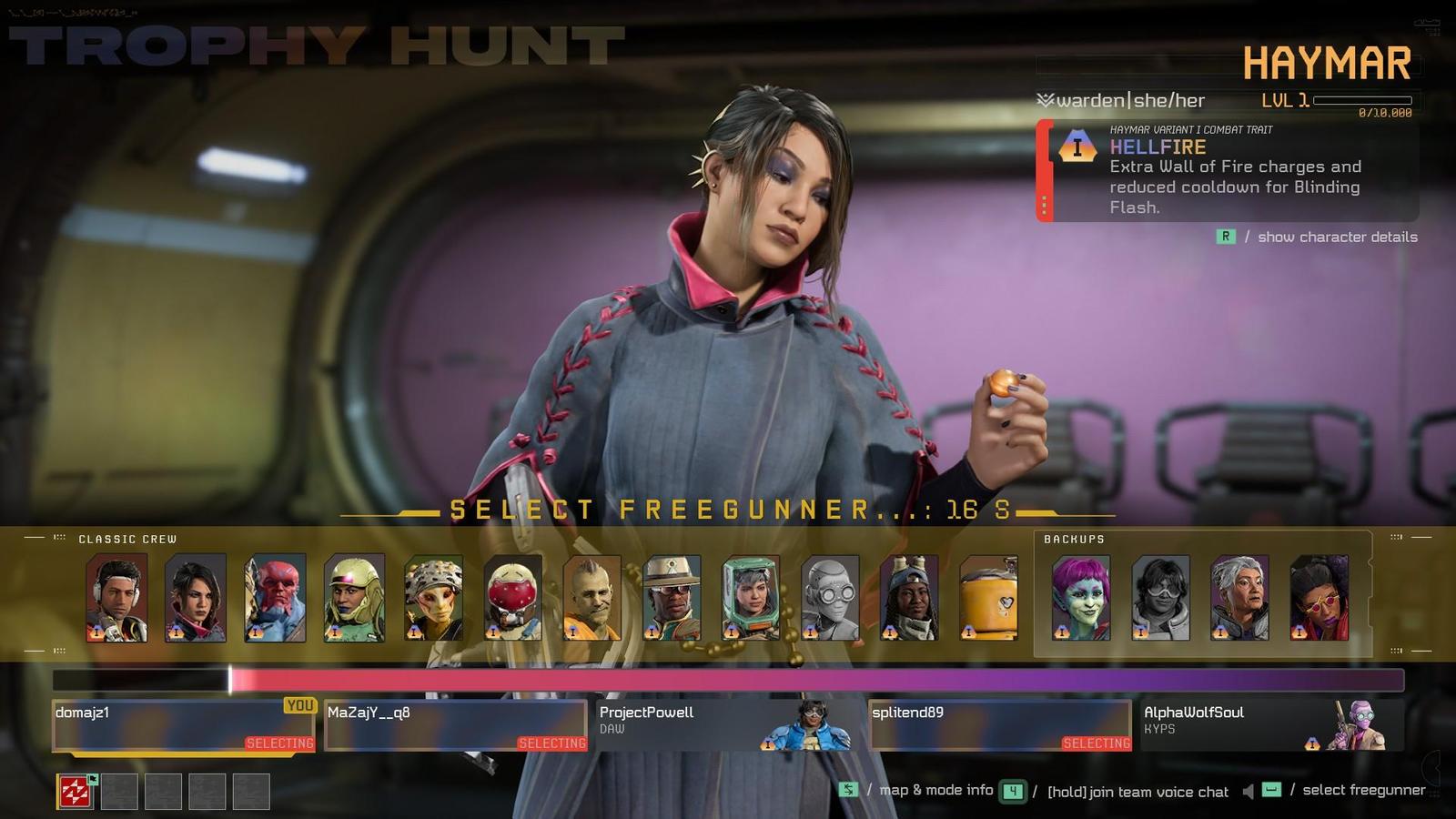
Task: Pick the greyed-out goggles freegunner portrait
Action: [x=830, y=598]
